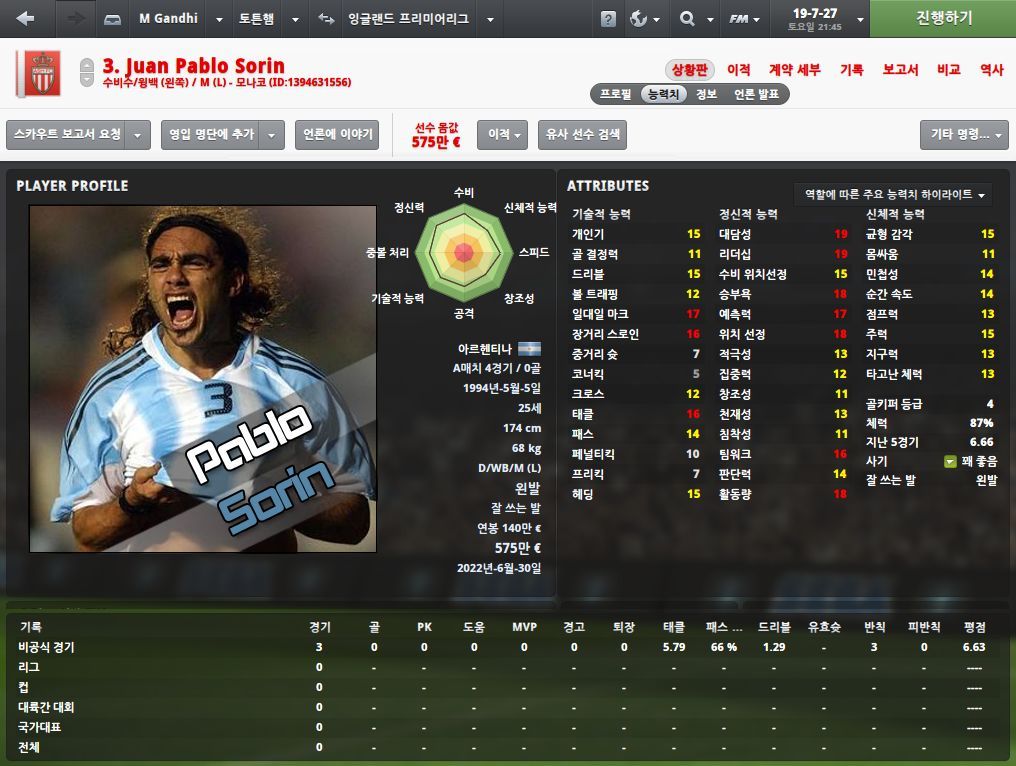Viewport: 1016px width, 766px height.
Task: Open the search magnifier menu
Action: [x=695, y=19]
